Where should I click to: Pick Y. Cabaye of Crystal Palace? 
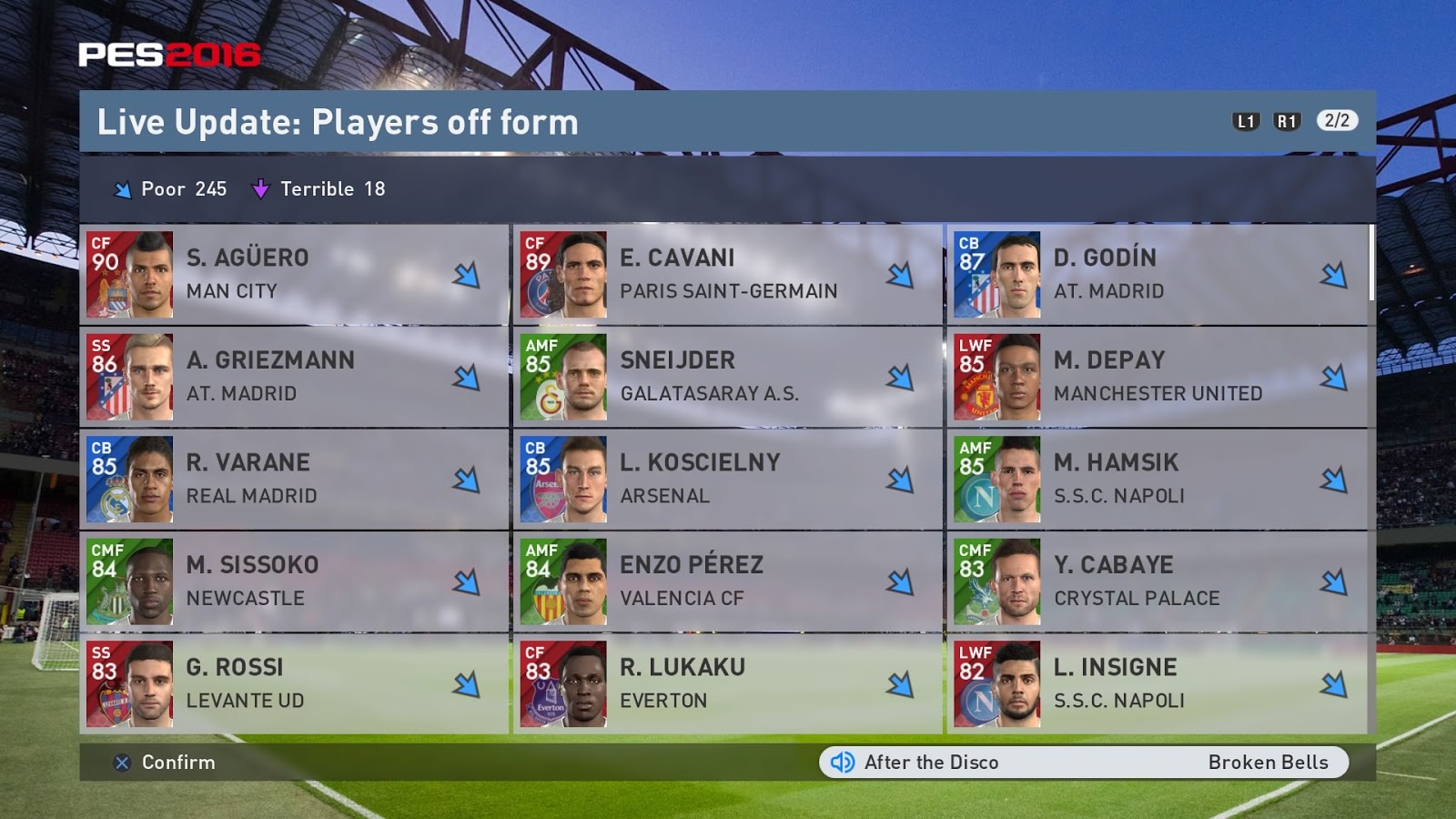click(1157, 581)
